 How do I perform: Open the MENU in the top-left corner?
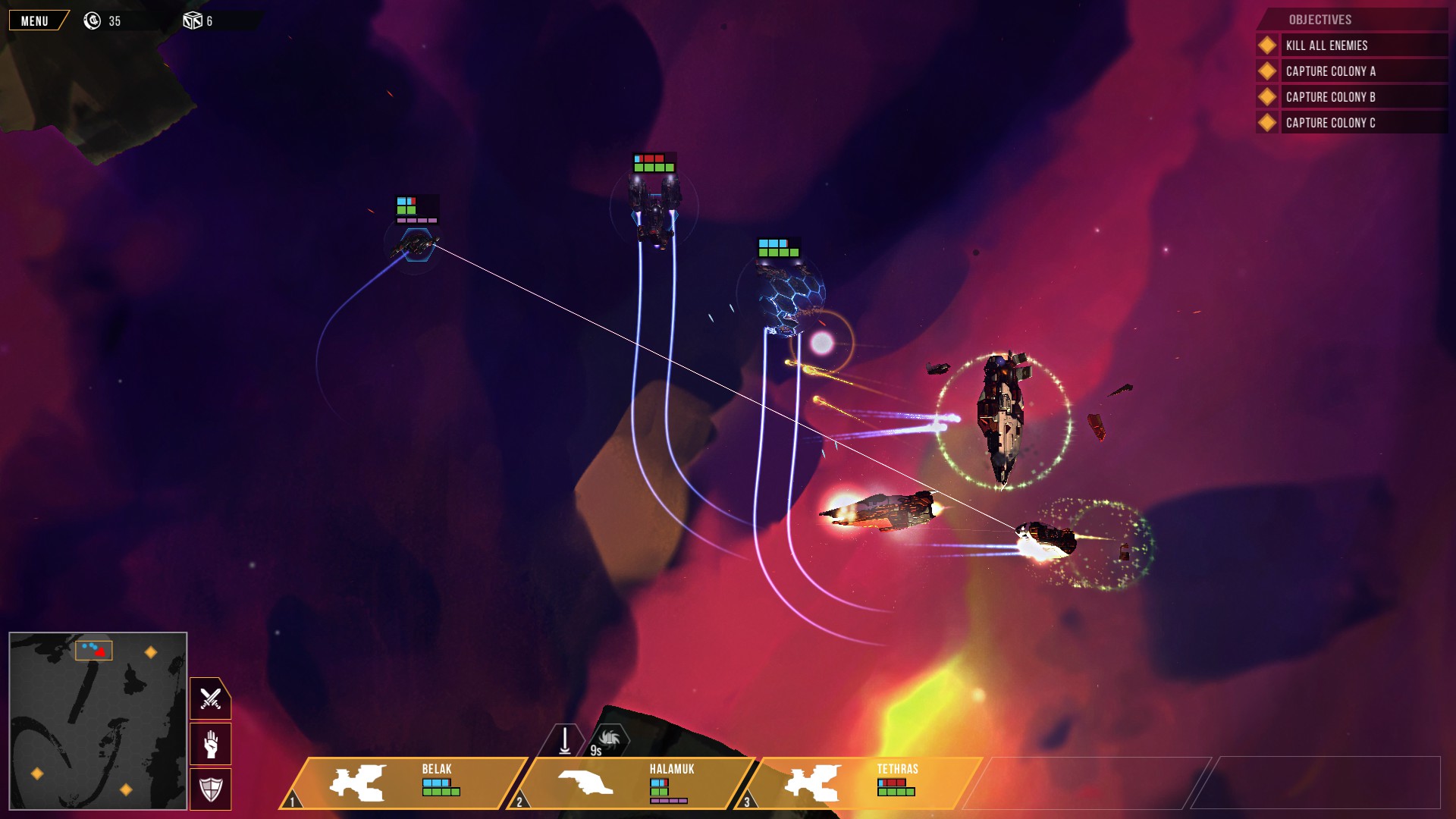click(33, 20)
